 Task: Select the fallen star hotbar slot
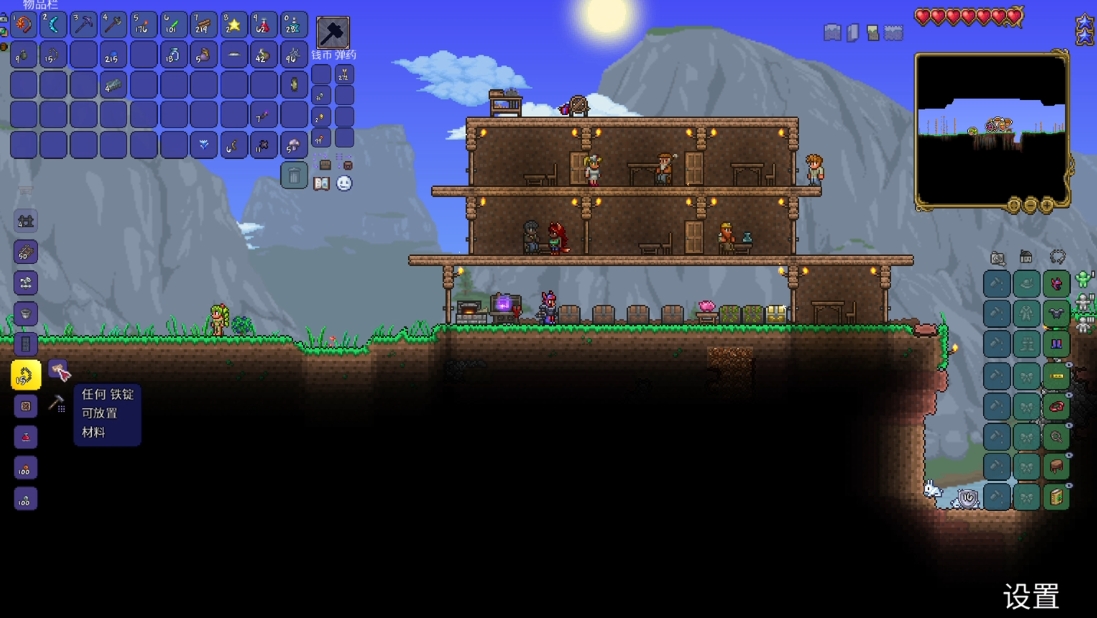233,24
